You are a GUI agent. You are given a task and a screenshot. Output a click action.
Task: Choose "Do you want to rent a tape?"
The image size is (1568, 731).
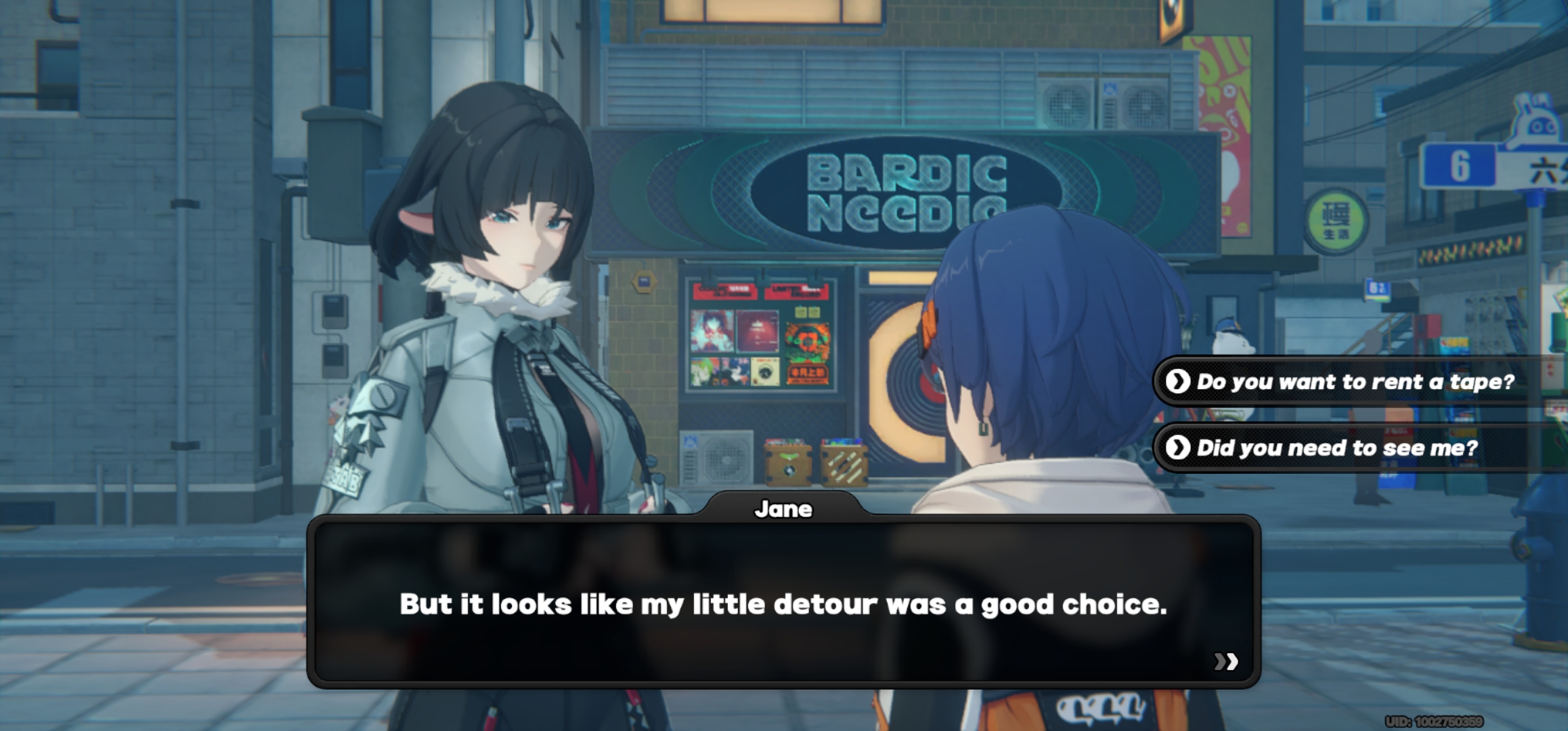point(1354,382)
